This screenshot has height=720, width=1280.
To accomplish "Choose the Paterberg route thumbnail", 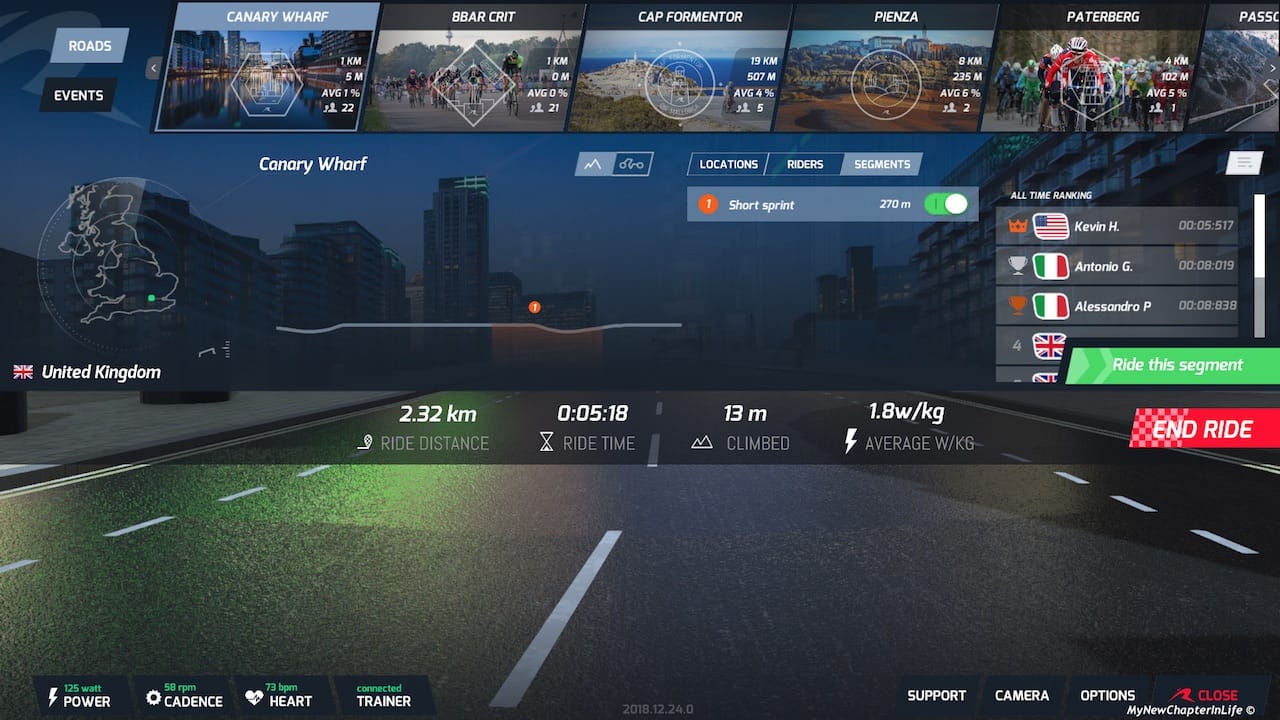I will (1090, 68).
